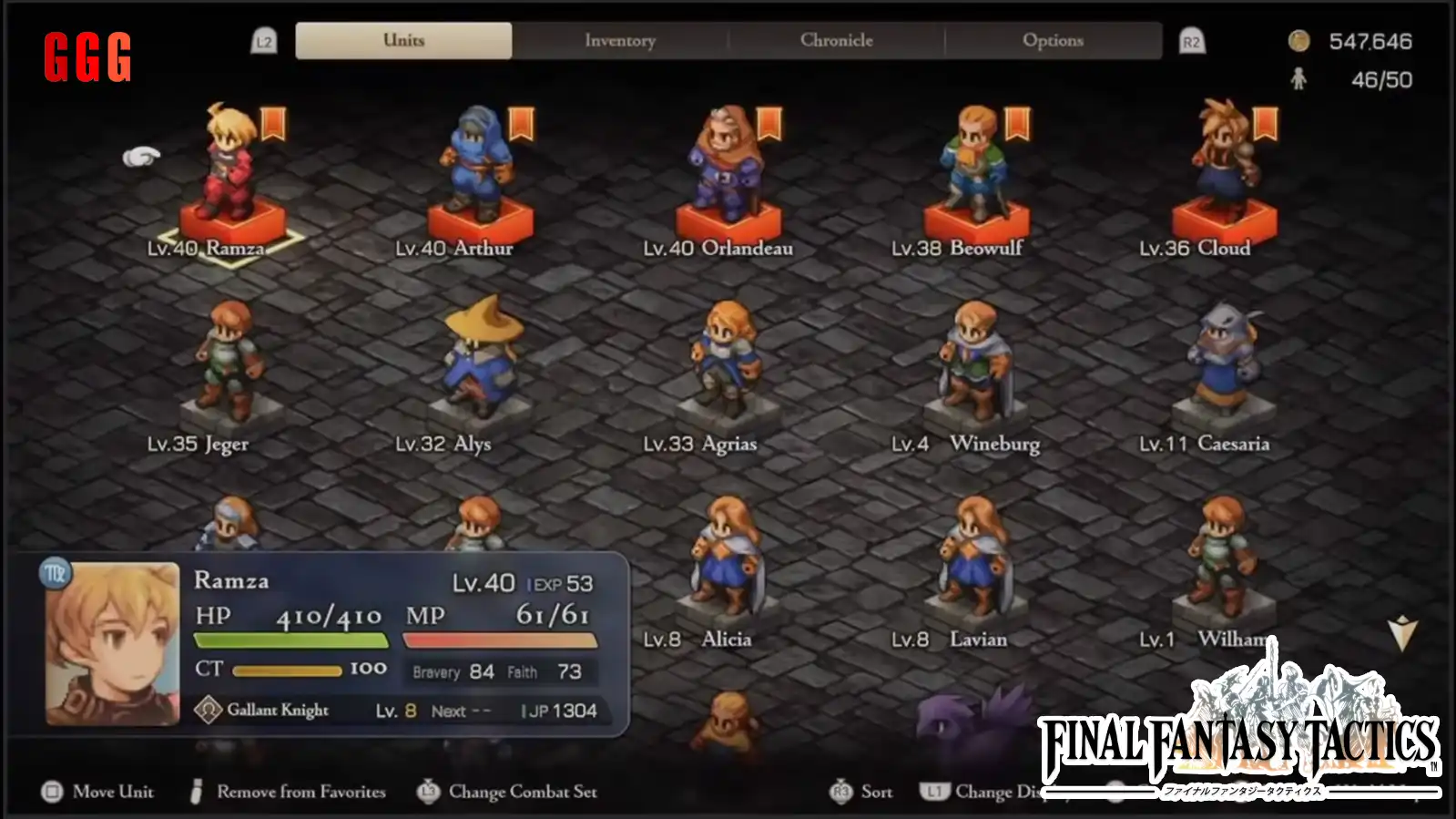Switch to the Inventory tab
Screen dimensions: 1456x819
pos(620,41)
